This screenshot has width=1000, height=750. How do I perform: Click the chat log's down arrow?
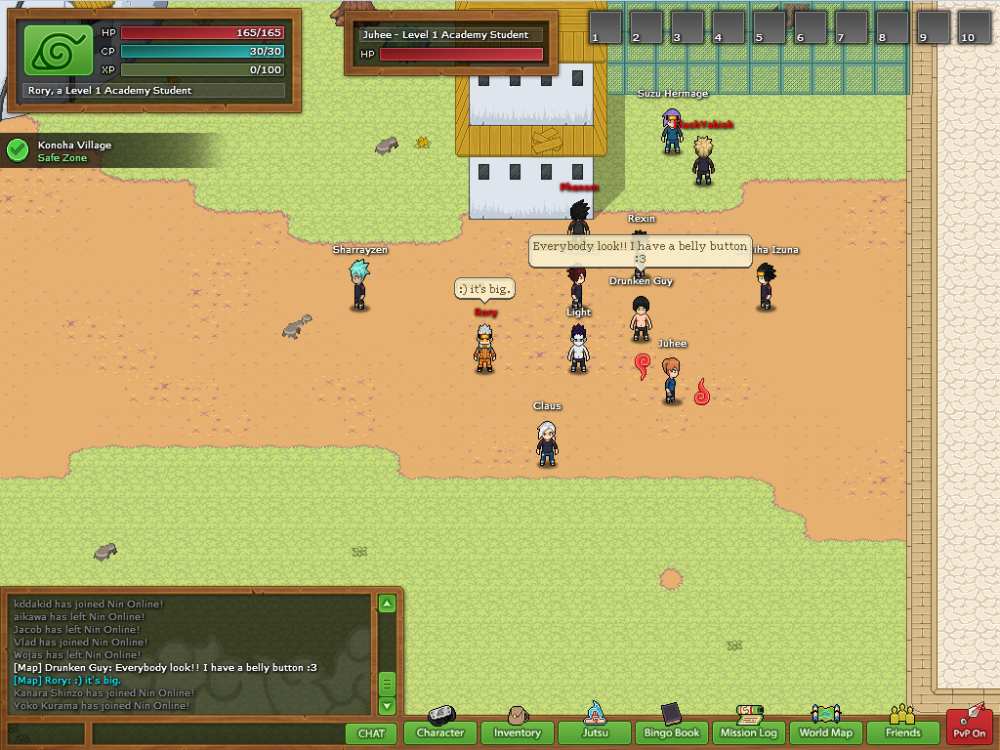[x=387, y=704]
